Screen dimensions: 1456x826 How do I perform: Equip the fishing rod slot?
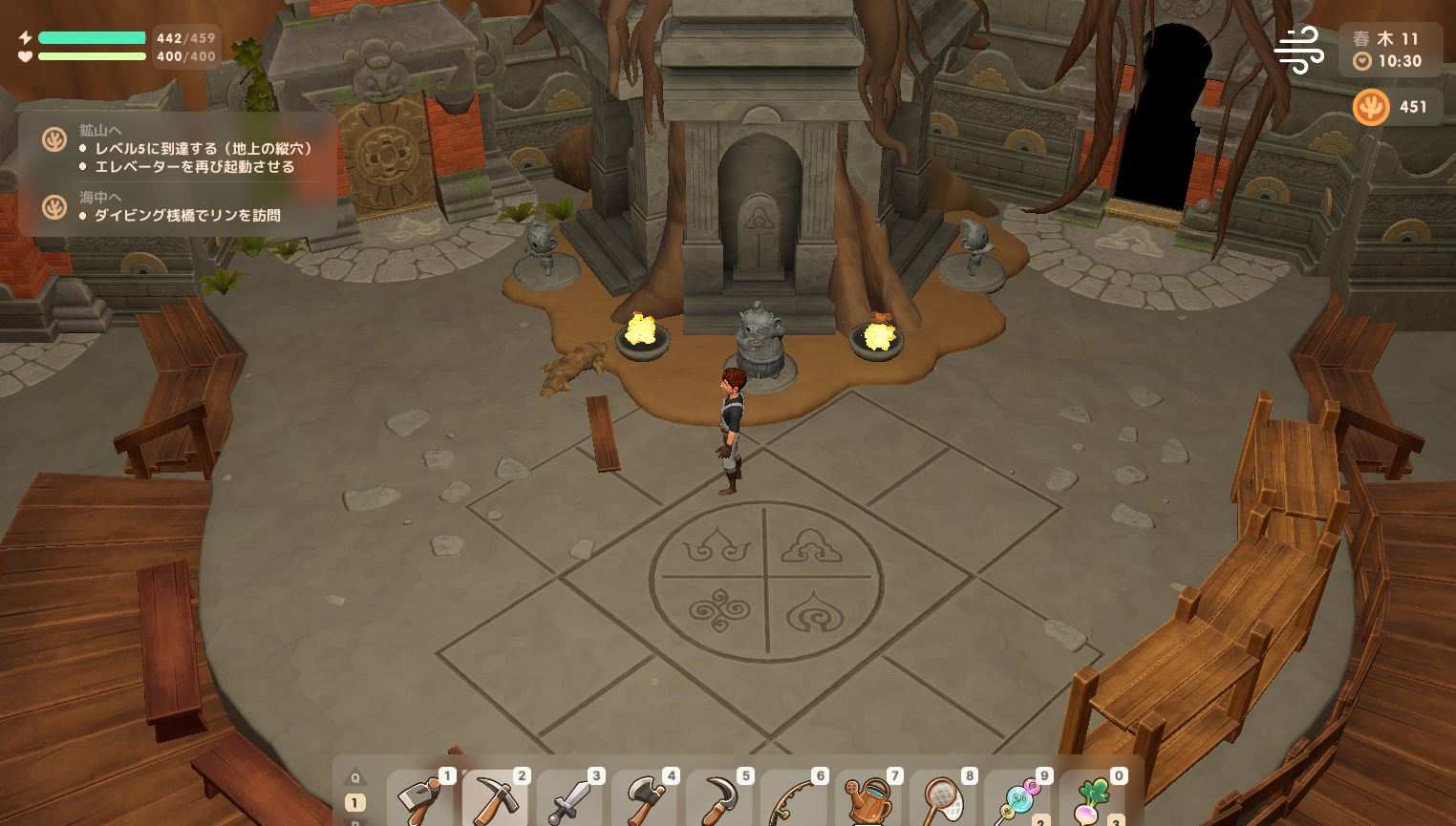(793, 799)
